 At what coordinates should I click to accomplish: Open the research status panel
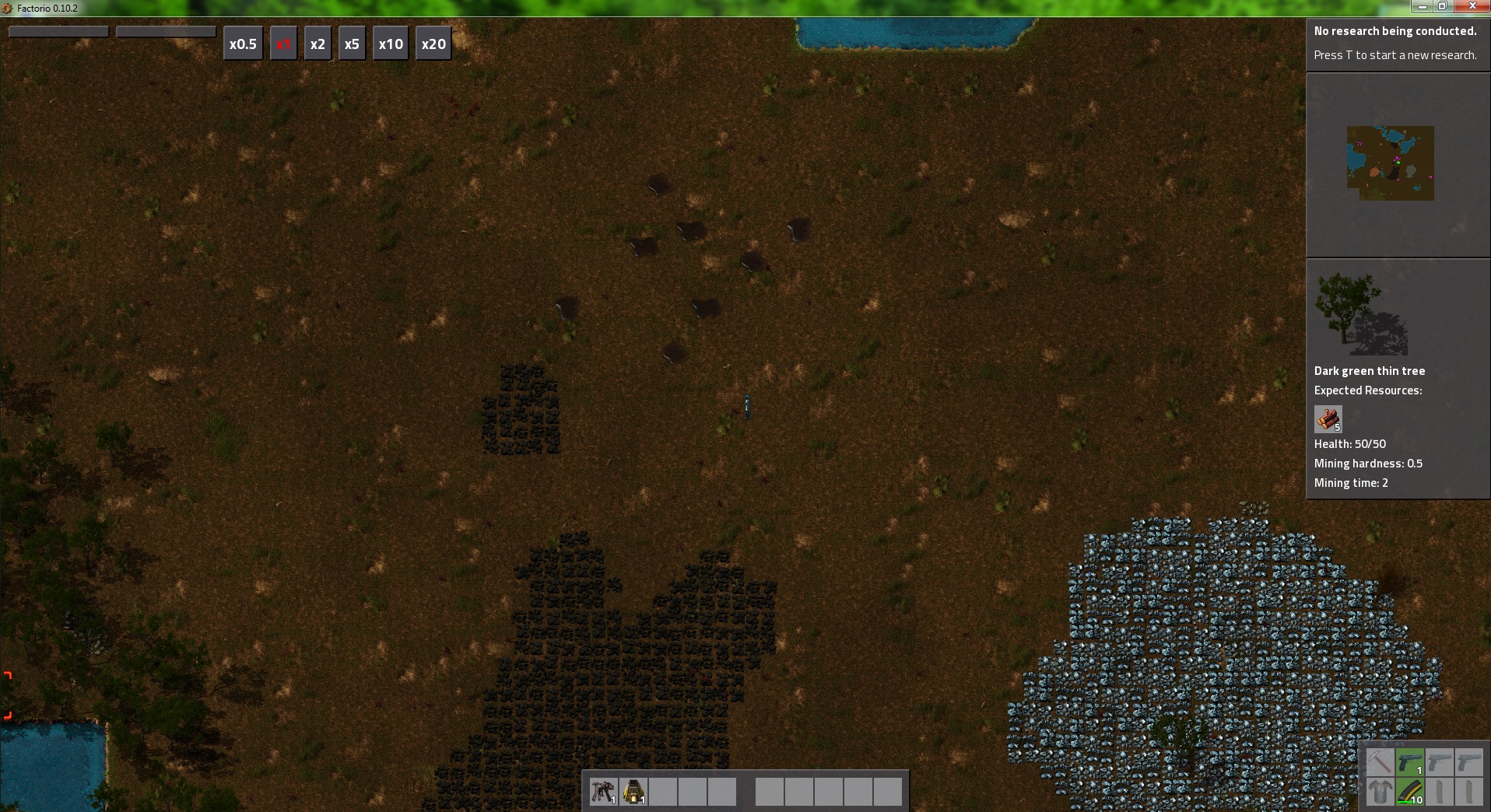[1397, 44]
